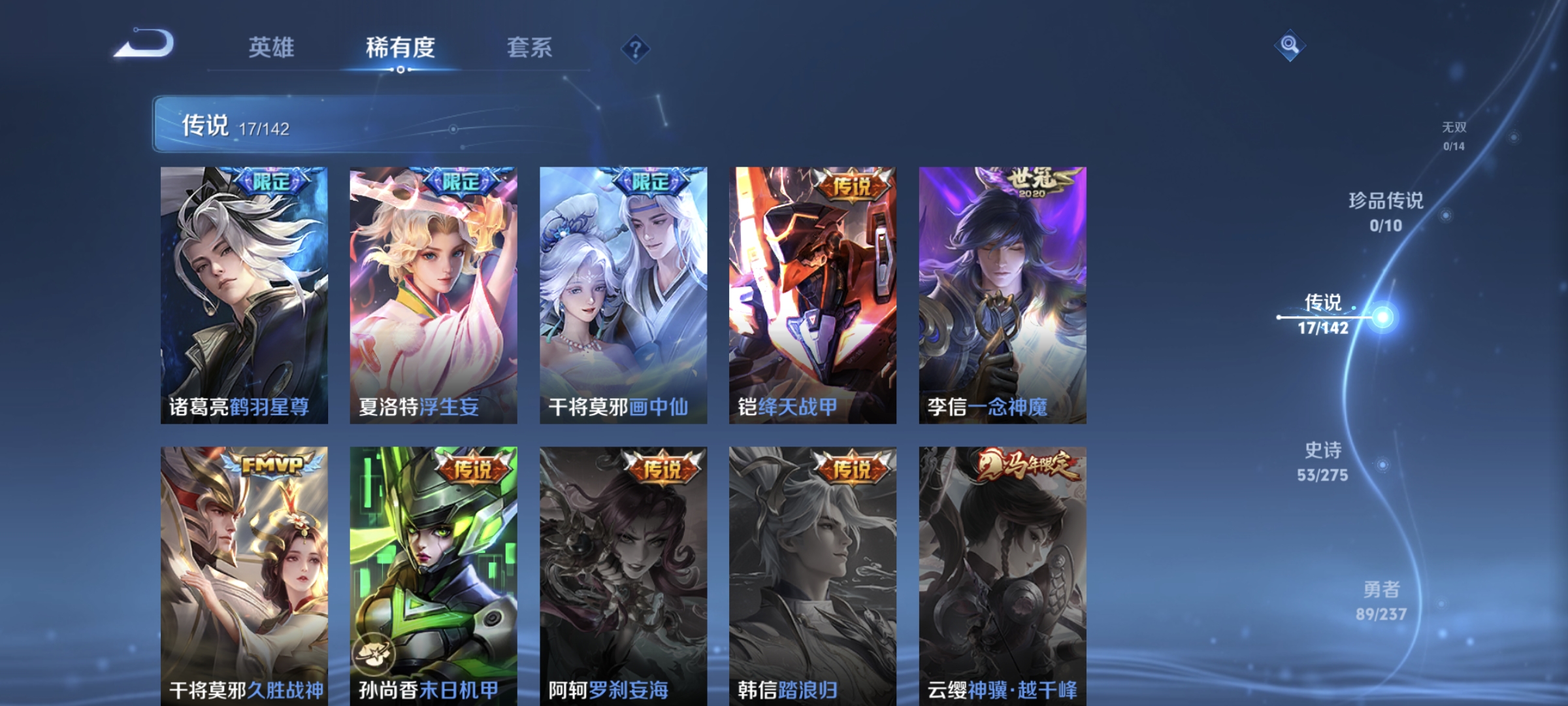Screen dimensions: 1568x706
Task: Open the help question mark icon
Action: point(637,49)
